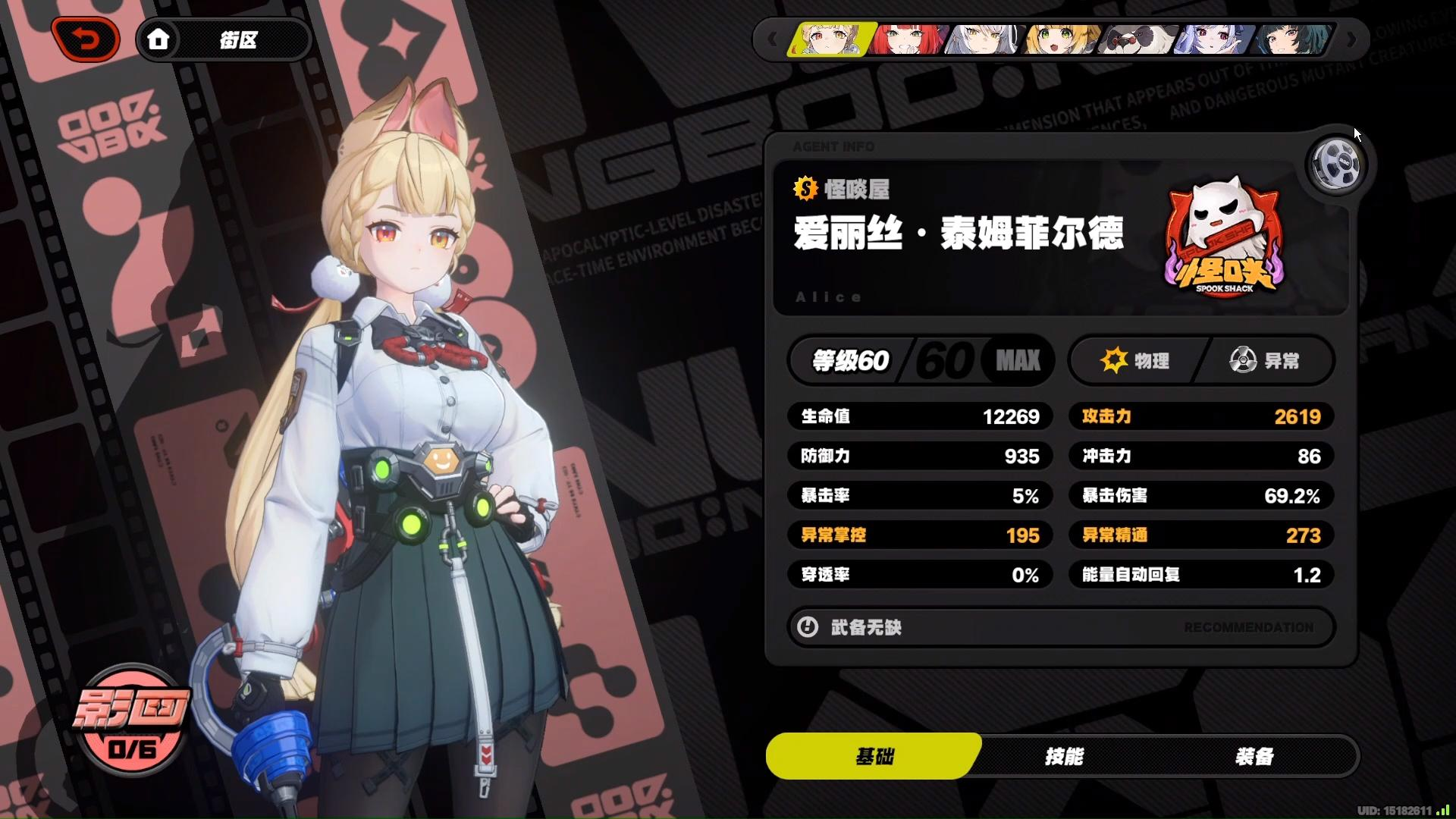1456x819 pixels.
Task: Open the 影画 0/6 mindscape badge
Action: coord(132,718)
